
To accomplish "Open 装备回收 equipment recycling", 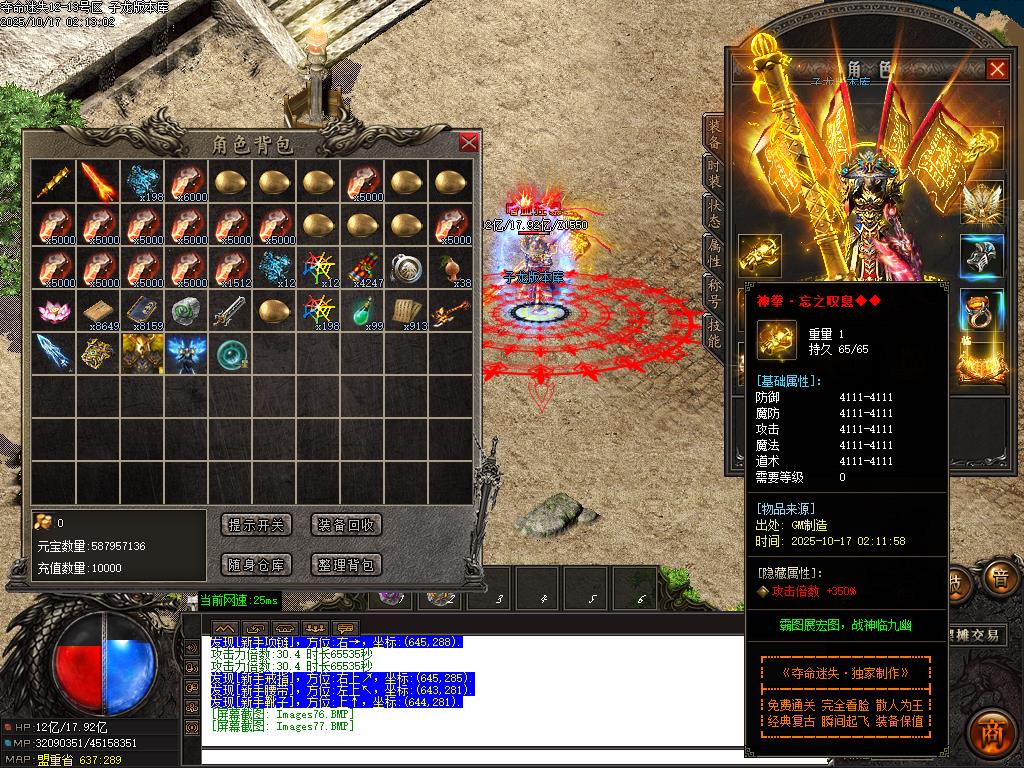I will click(346, 525).
